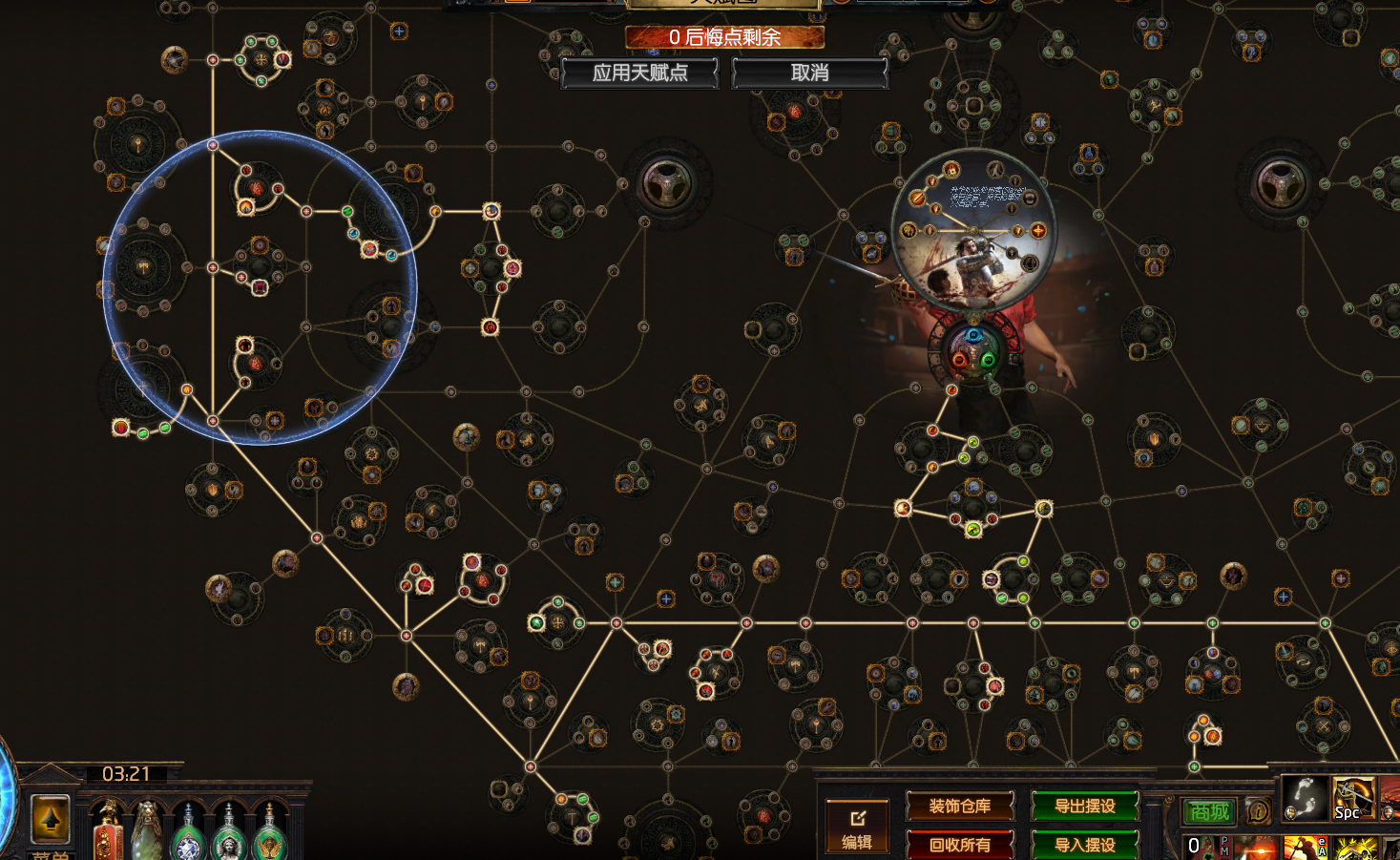
Task: Use the green flask with the golden wings emblem
Action: coord(270,838)
